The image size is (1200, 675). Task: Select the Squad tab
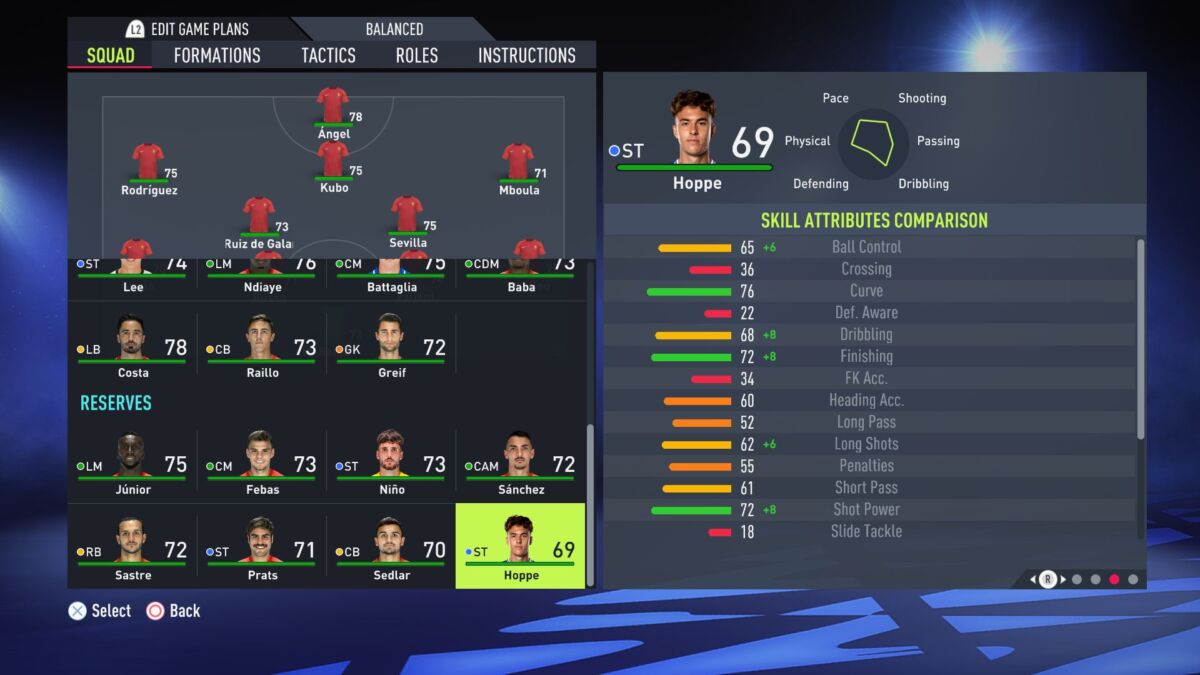(x=110, y=56)
